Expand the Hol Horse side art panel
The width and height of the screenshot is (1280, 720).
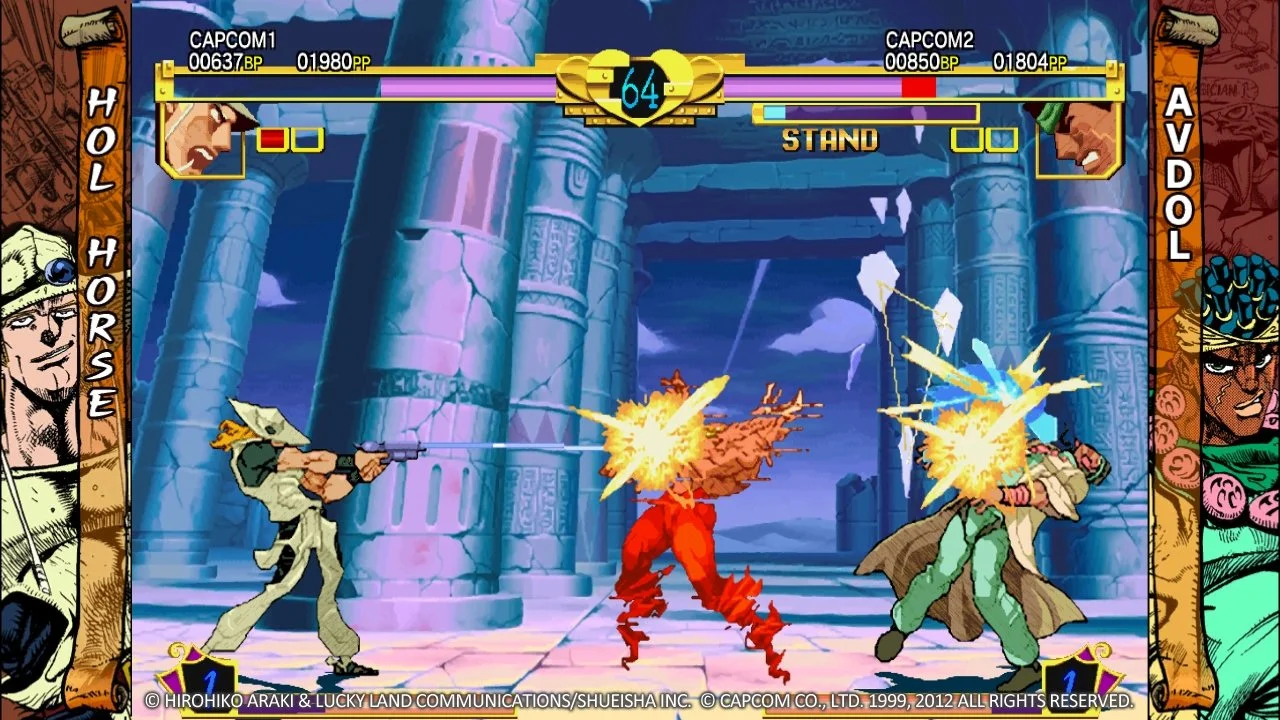pos(65,360)
